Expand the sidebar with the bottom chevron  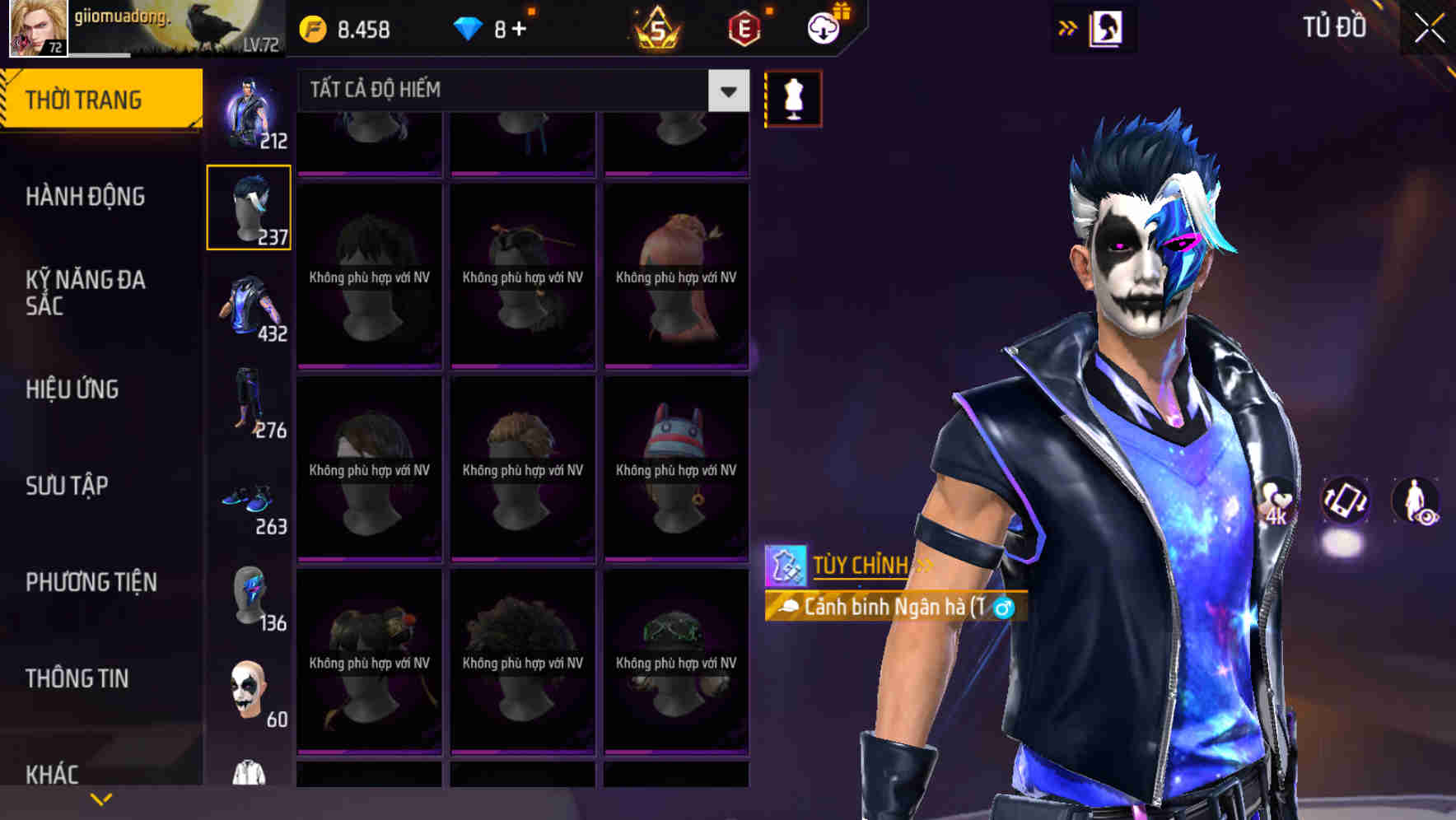tap(100, 800)
